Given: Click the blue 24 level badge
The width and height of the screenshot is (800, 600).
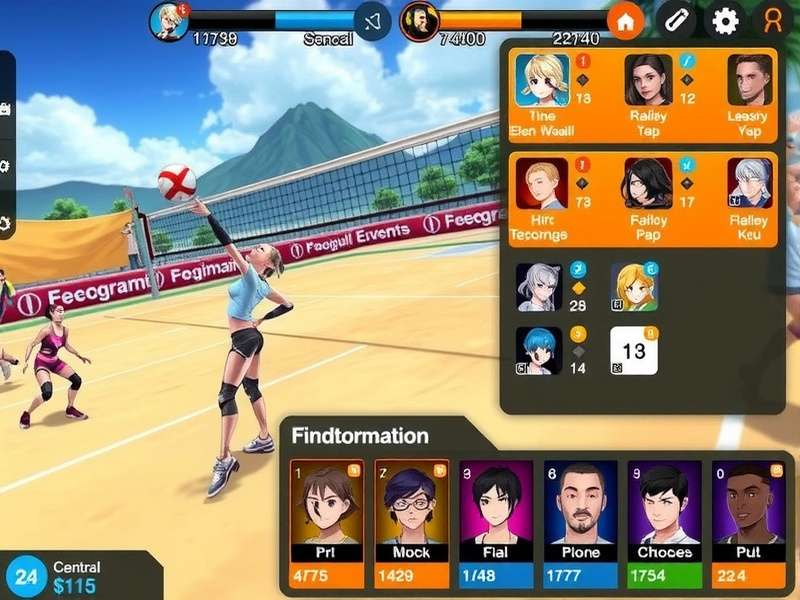Looking at the screenshot, I should coord(26,576).
